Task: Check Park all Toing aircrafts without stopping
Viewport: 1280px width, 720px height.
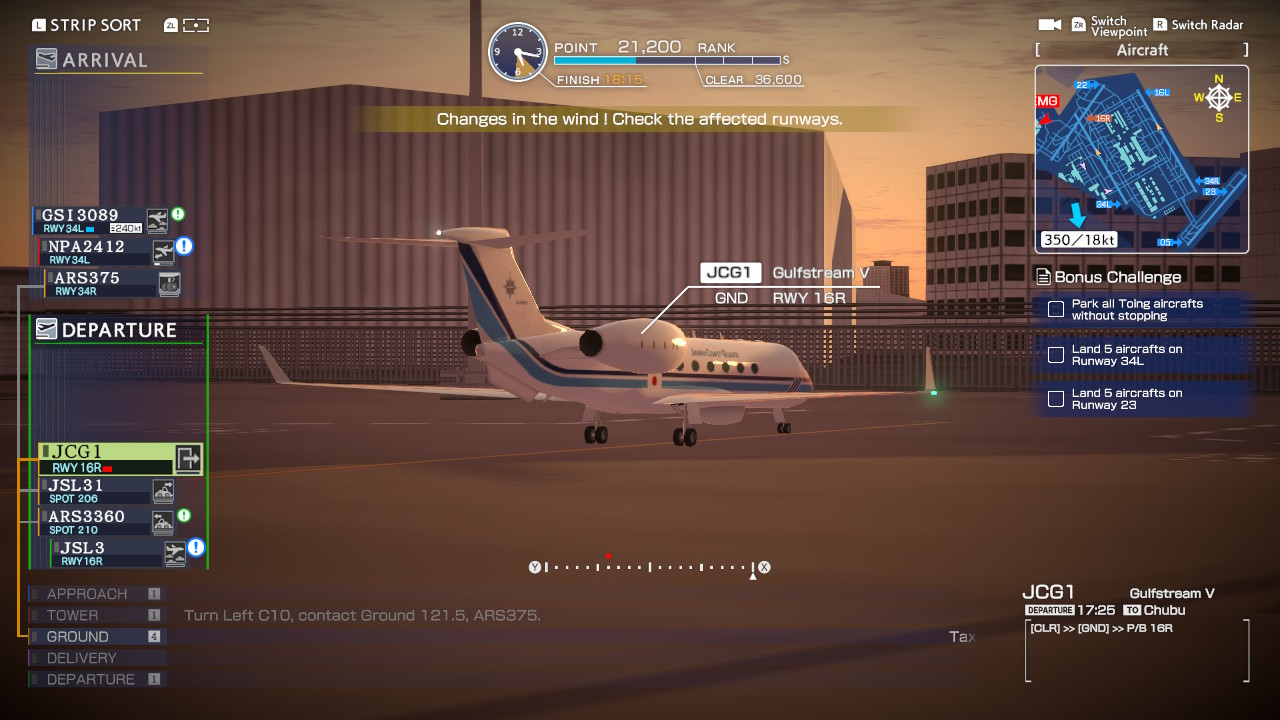Action: point(1055,309)
